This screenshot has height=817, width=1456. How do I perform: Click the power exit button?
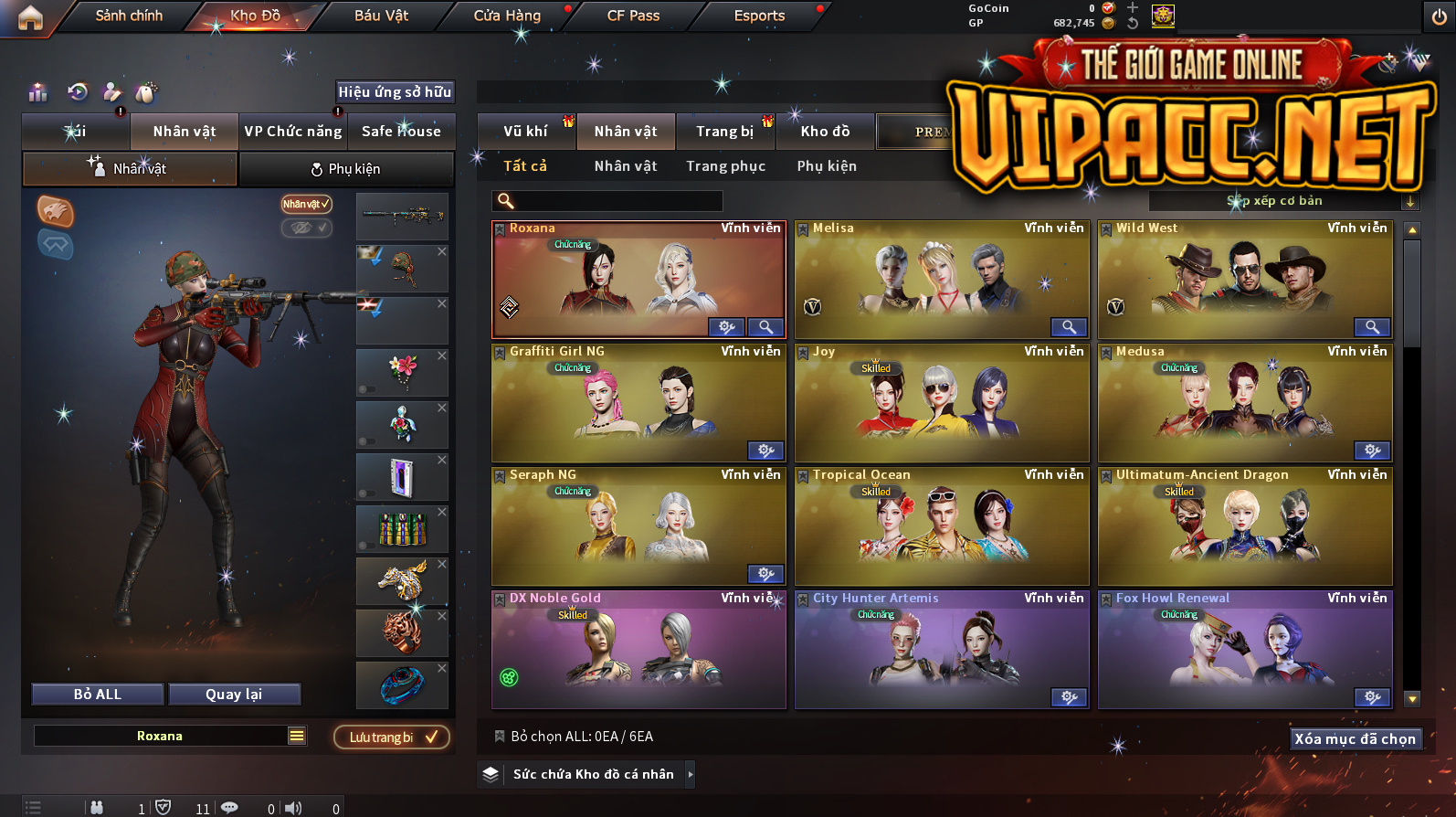[1439, 17]
